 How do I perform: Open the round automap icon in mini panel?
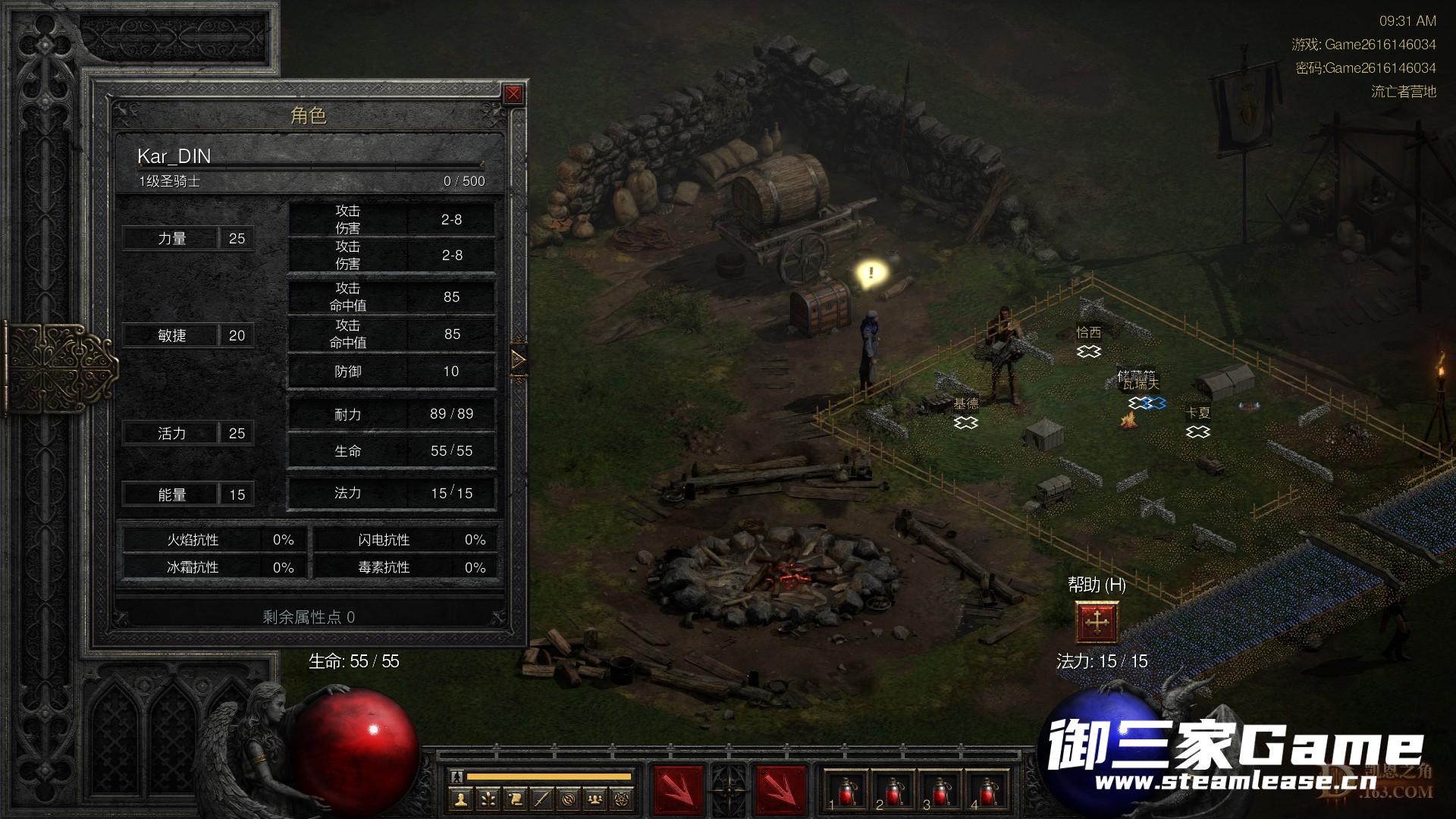click(569, 799)
